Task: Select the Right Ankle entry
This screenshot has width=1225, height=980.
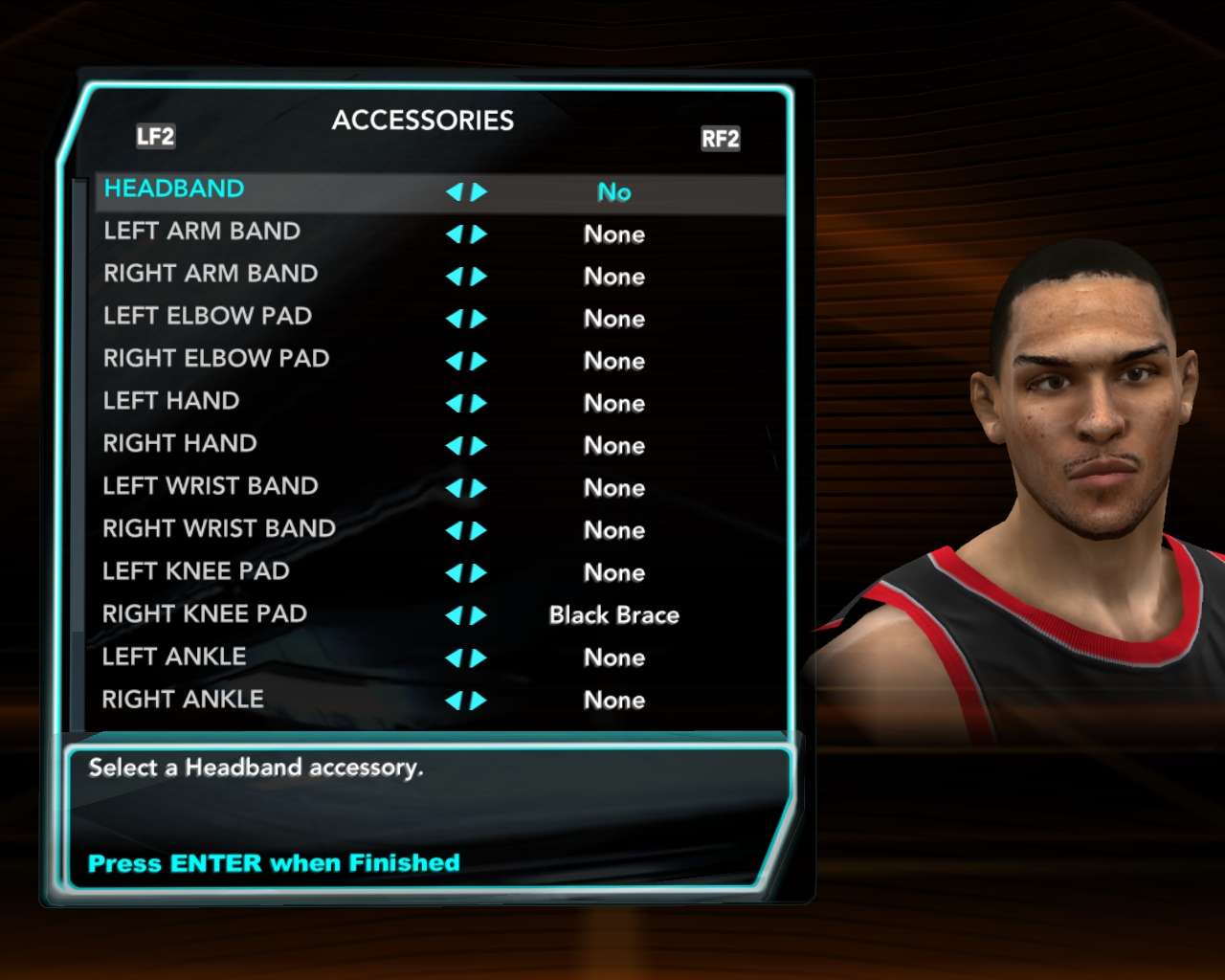Action: (183, 700)
